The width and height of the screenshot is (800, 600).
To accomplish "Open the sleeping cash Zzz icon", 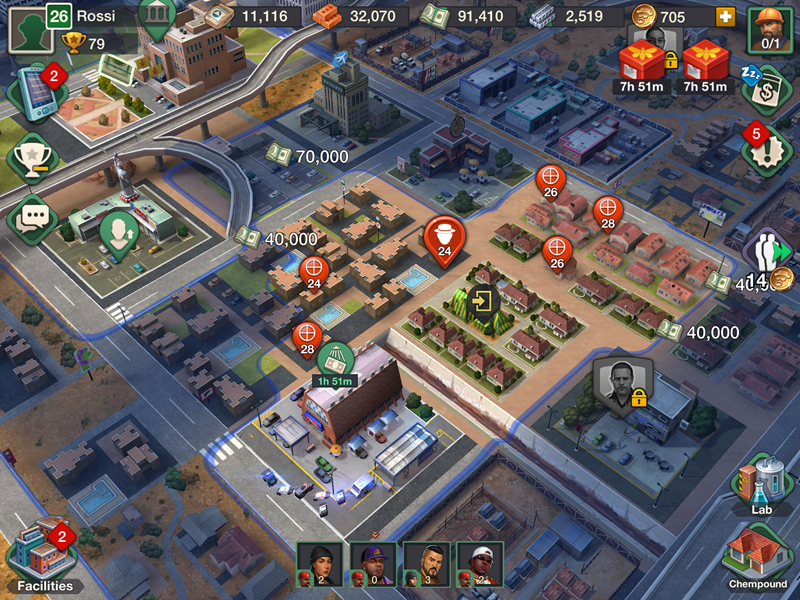I will [766, 90].
